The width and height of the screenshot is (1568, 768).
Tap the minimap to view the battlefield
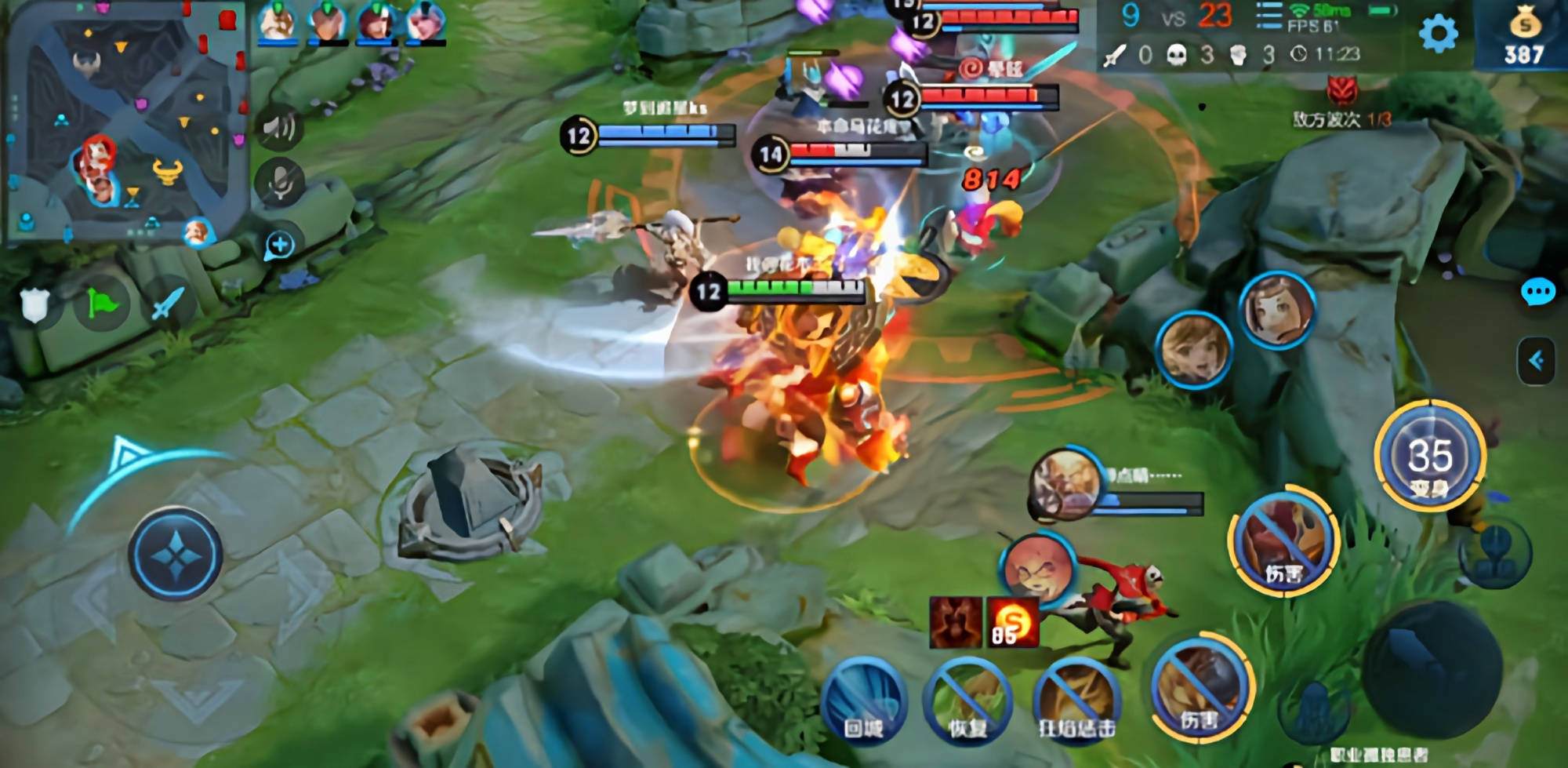(125, 122)
